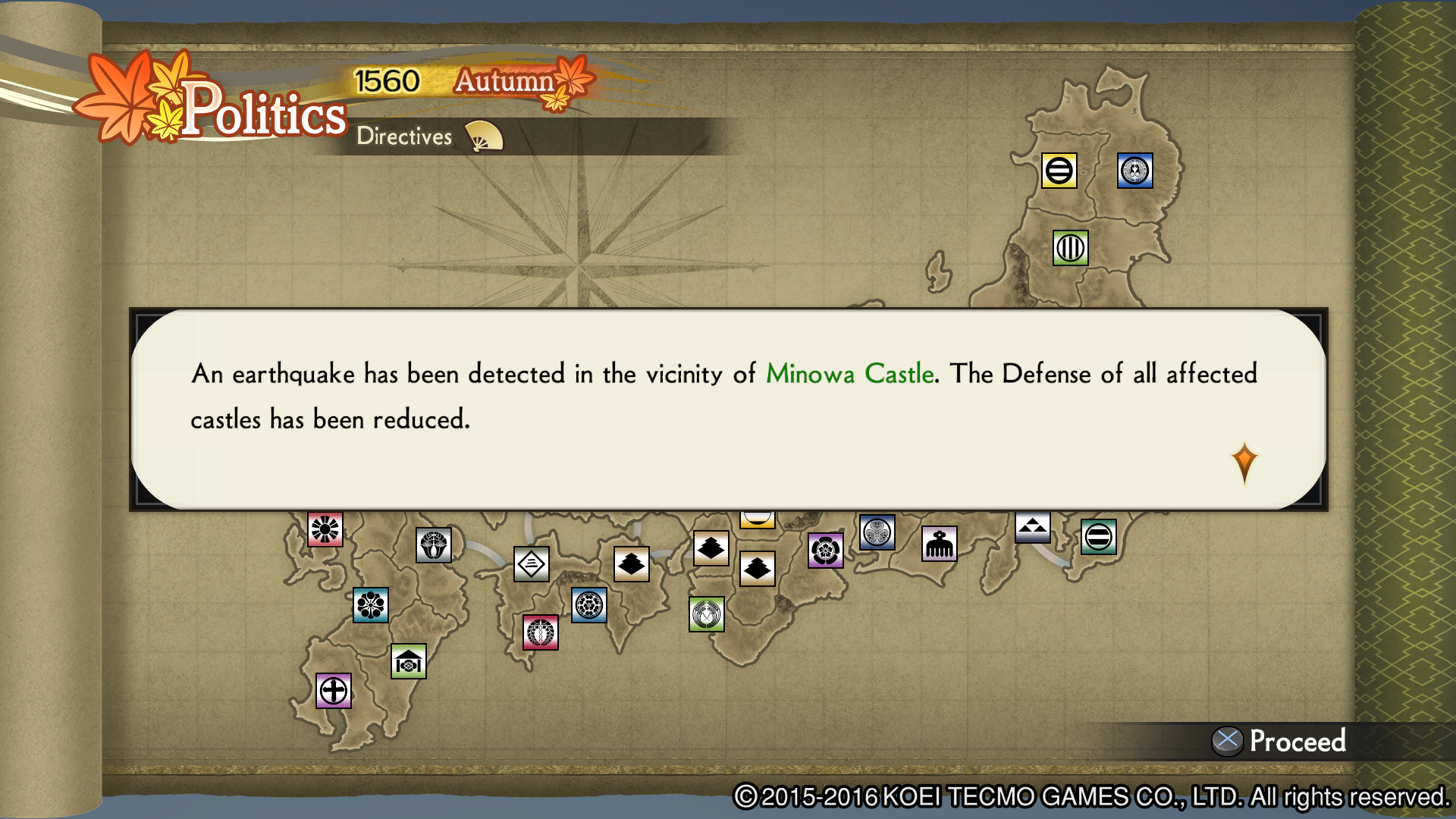The width and height of the screenshot is (1456, 819).
Task: Open the Directives panel
Action: [403, 137]
